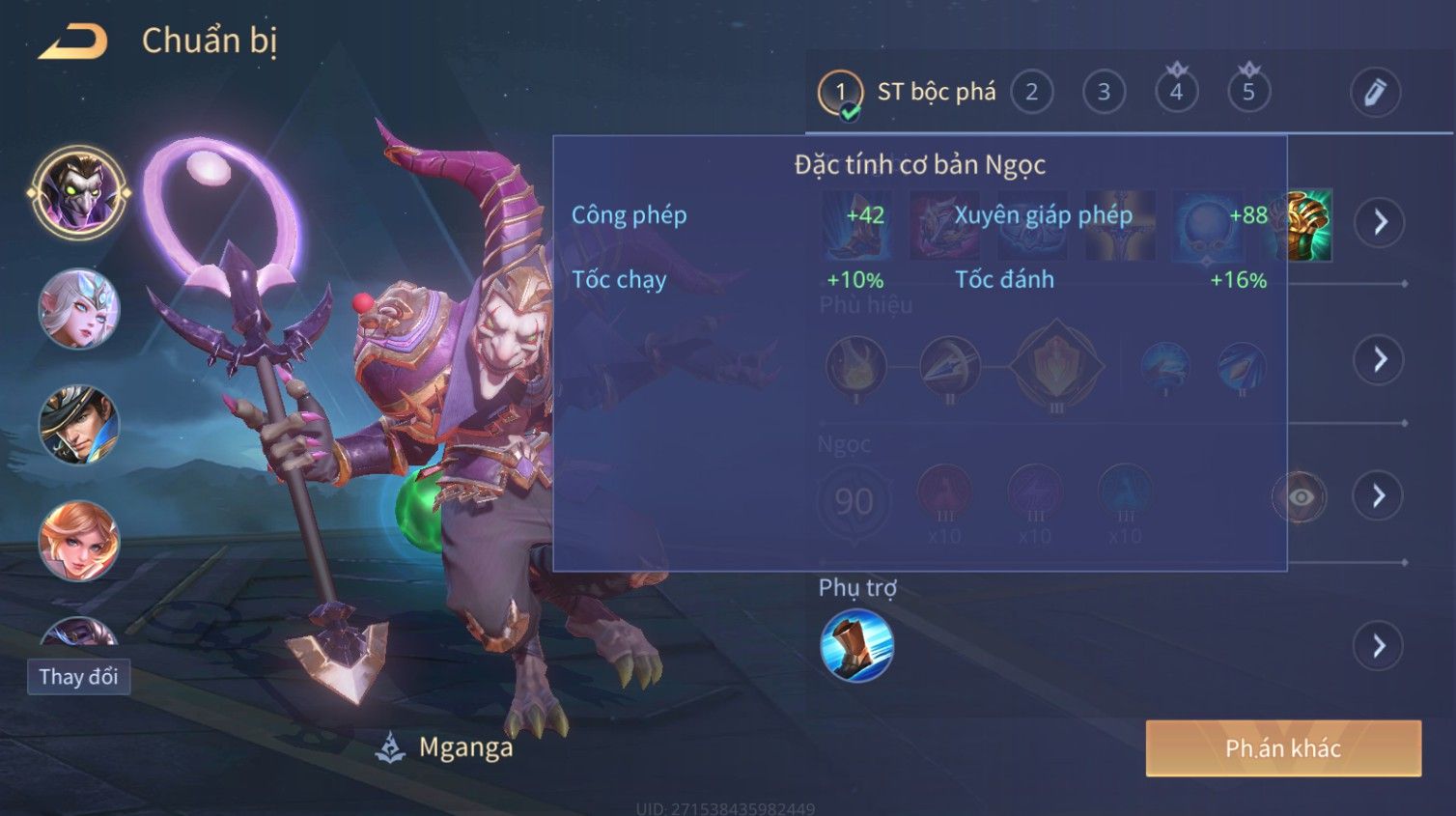This screenshot has height=816, width=1456.
Task: Select the boot-shaped Phụ trợ spell icon
Action: 856,646
